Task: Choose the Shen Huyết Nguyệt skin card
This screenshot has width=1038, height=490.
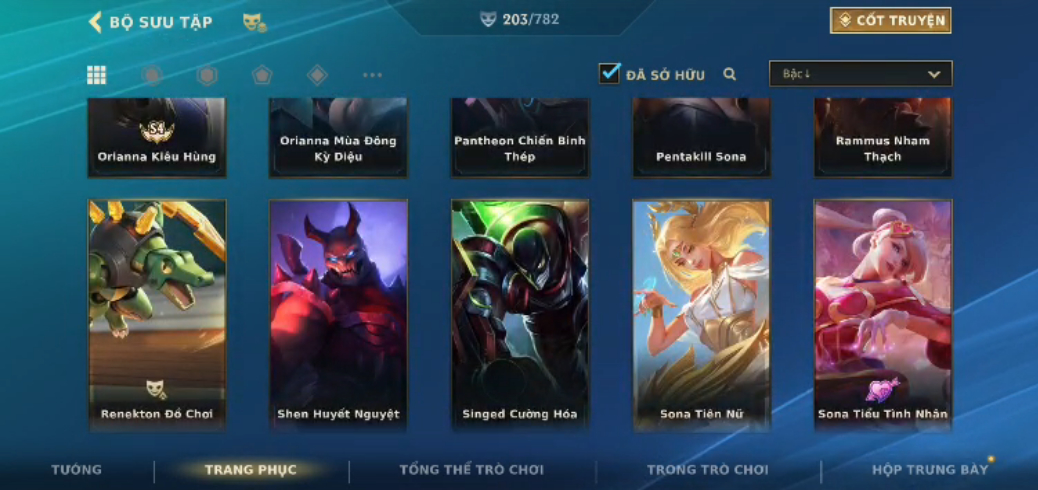Action: [x=338, y=315]
